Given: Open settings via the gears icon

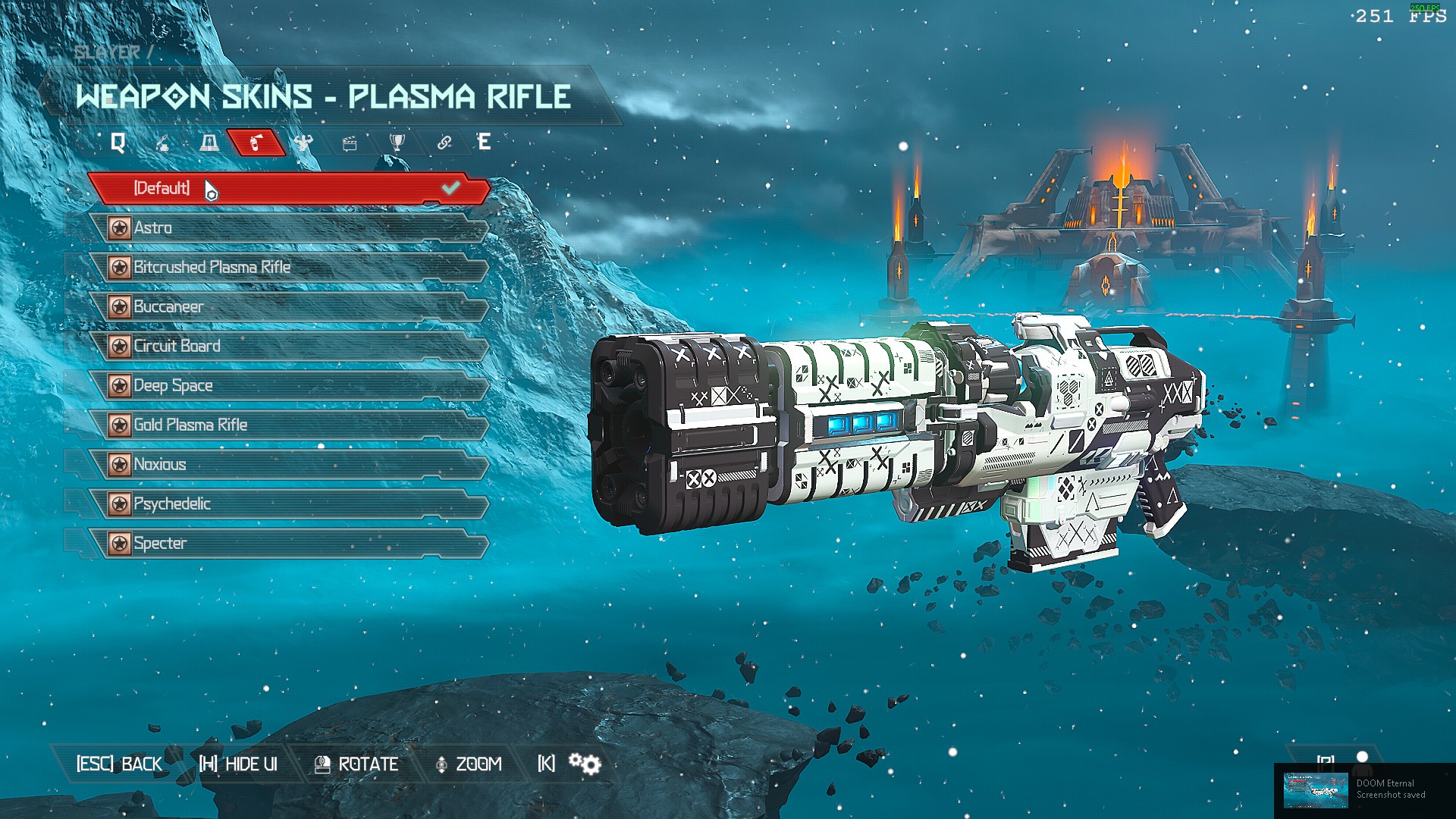Looking at the screenshot, I should click(x=585, y=764).
